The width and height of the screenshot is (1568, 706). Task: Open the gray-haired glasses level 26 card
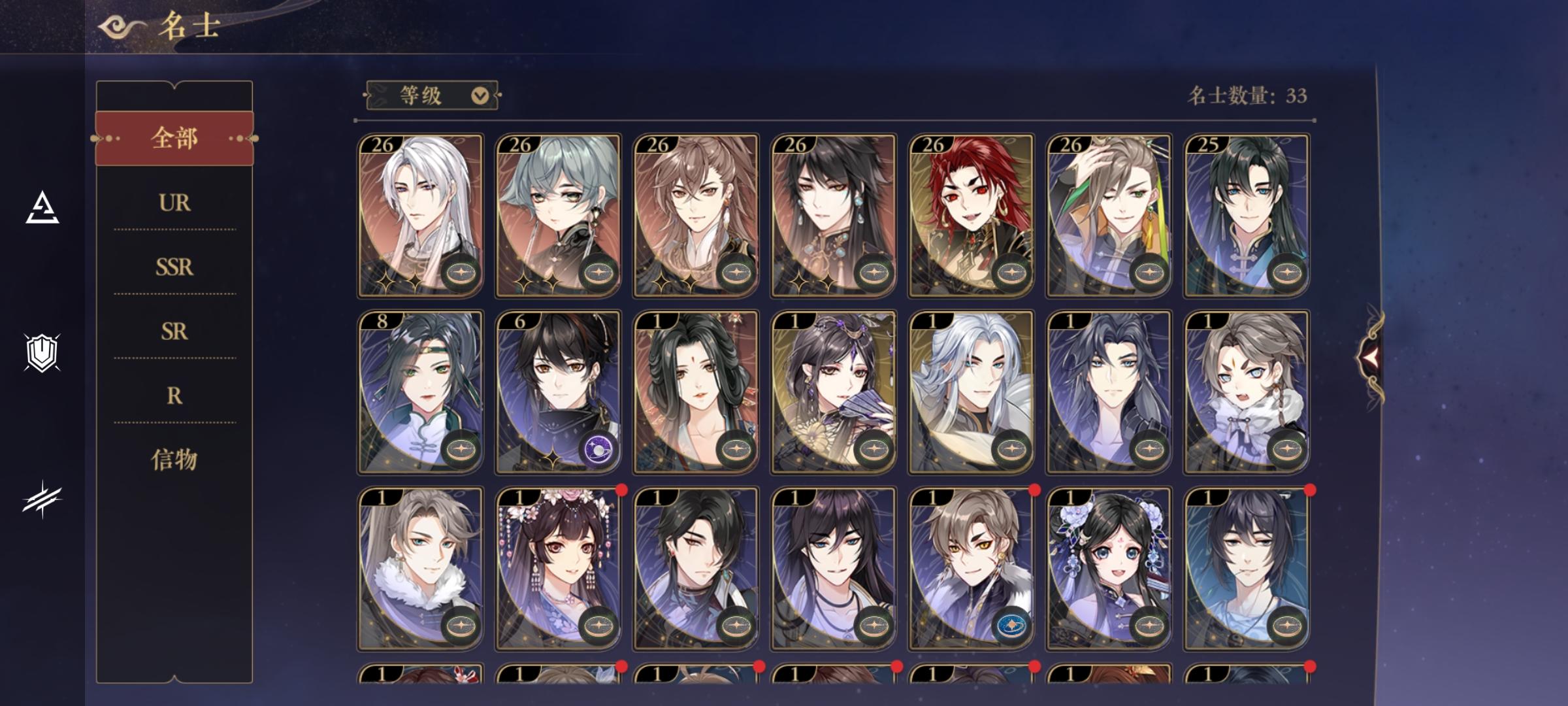click(x=558, y=216)
